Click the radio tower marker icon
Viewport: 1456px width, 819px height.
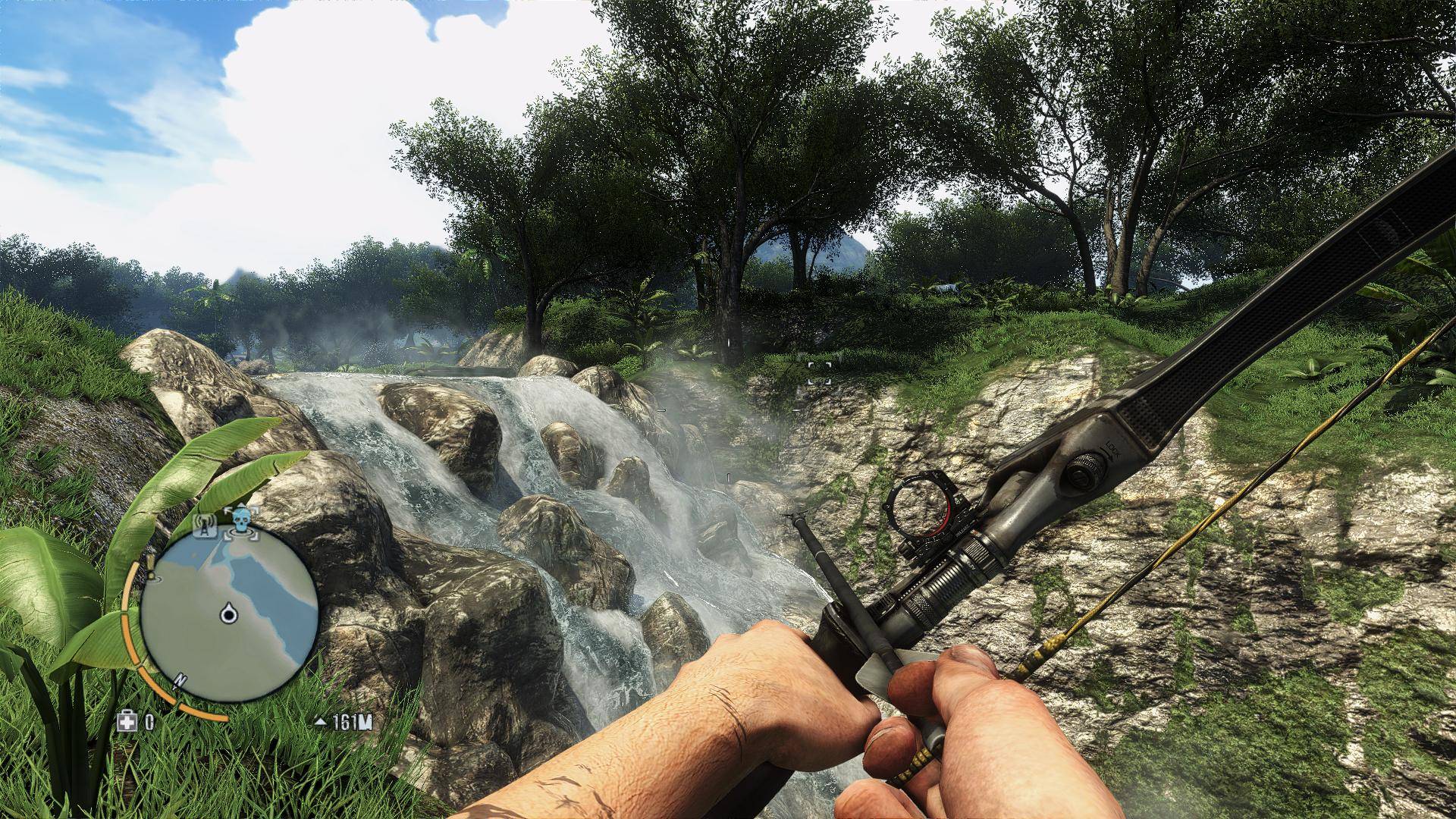coord(202,527)
